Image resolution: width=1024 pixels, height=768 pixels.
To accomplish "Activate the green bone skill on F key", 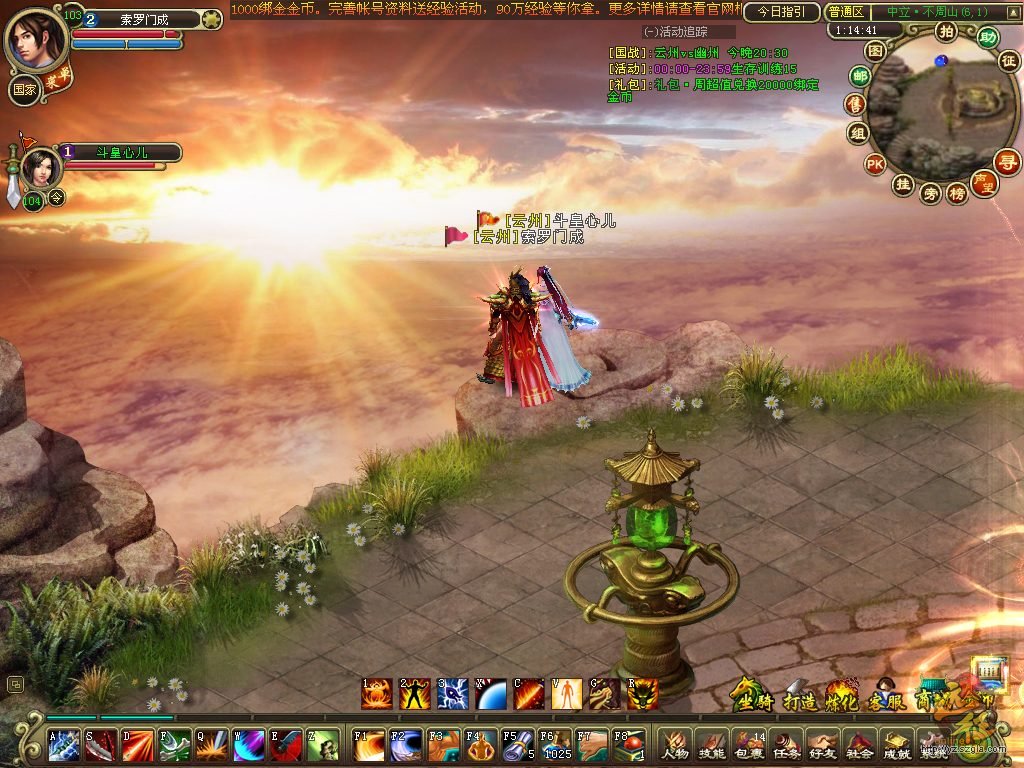I will point(174,746).
